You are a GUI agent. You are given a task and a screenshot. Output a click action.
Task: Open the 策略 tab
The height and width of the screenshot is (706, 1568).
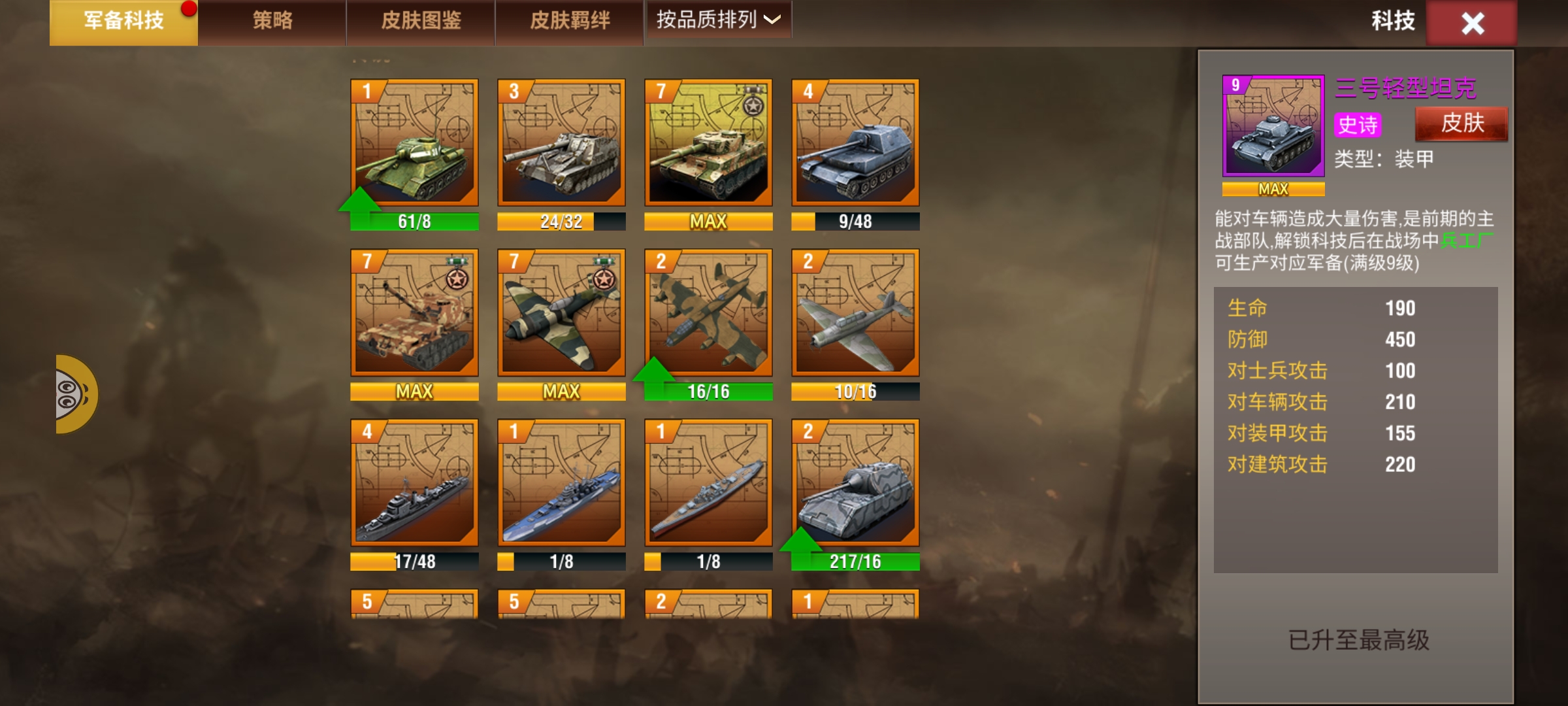coord(272,22)
